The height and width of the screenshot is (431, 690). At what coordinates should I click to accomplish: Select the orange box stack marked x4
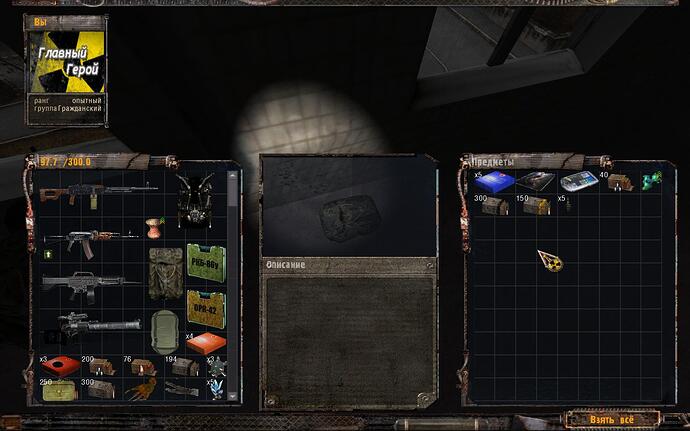pos(205,343)
